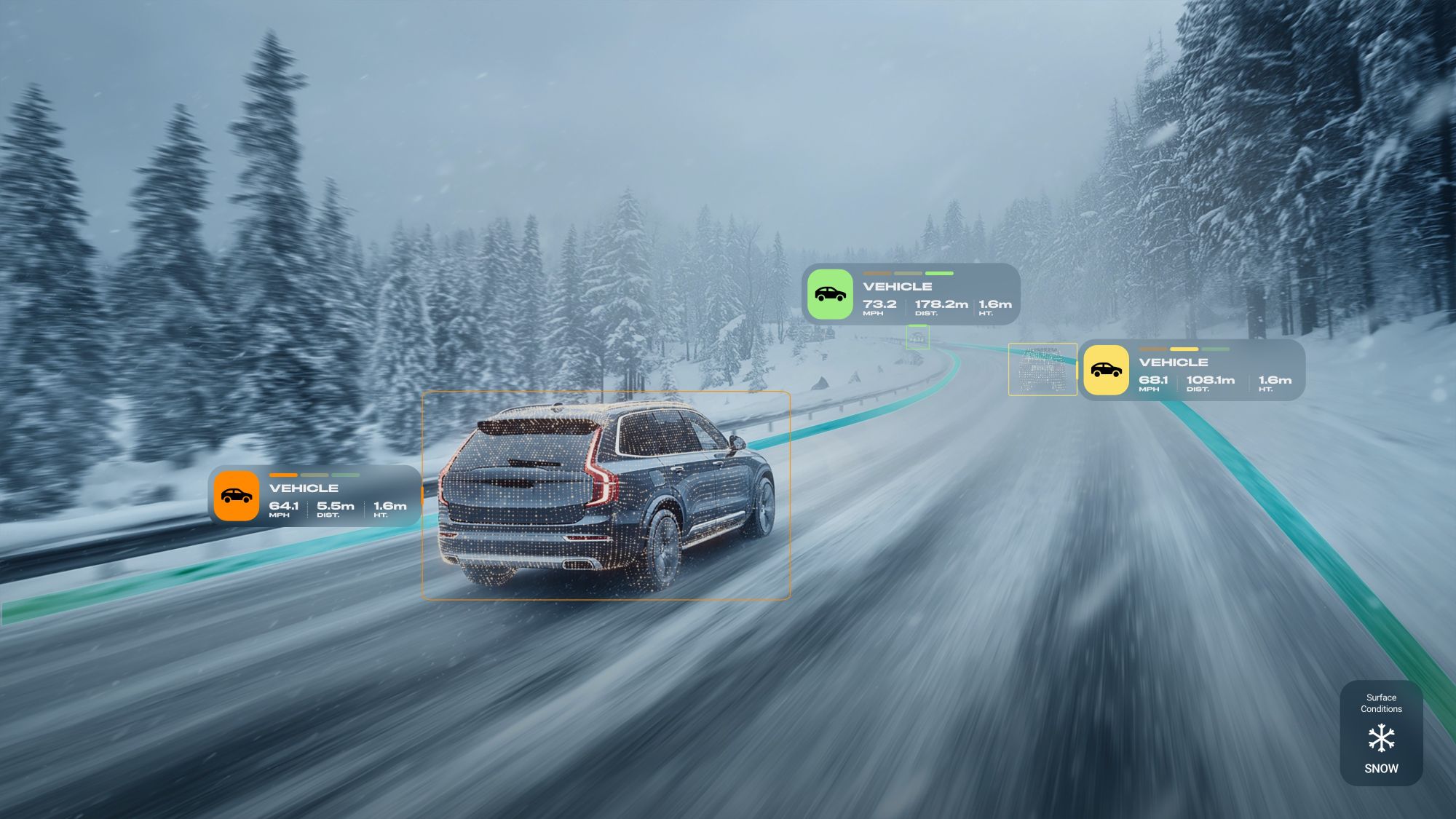Select the orange vehicle icon
Screen dimensions: 1456x819
coord(237,496)
